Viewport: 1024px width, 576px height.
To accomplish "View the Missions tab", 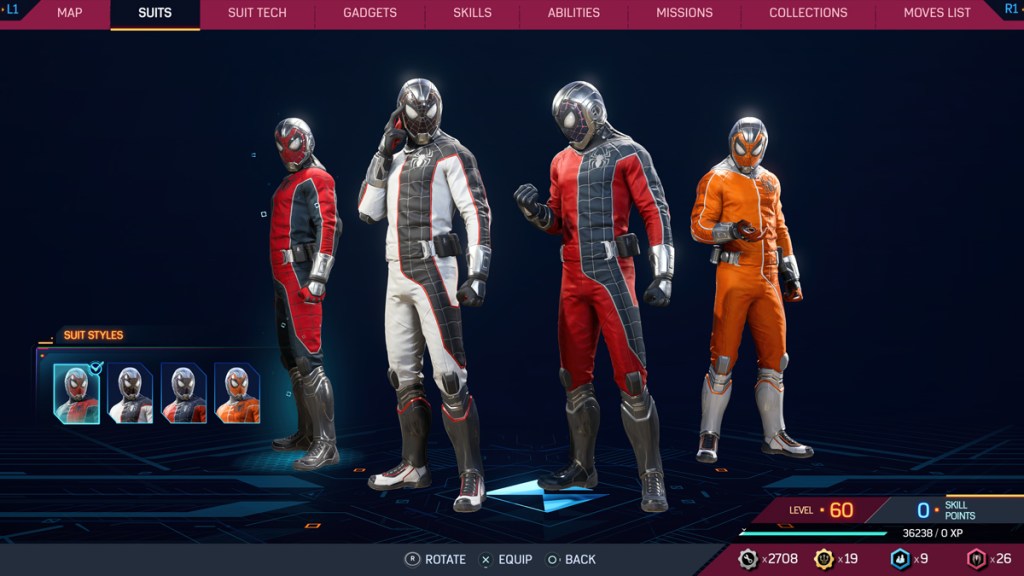I will 685,13.
